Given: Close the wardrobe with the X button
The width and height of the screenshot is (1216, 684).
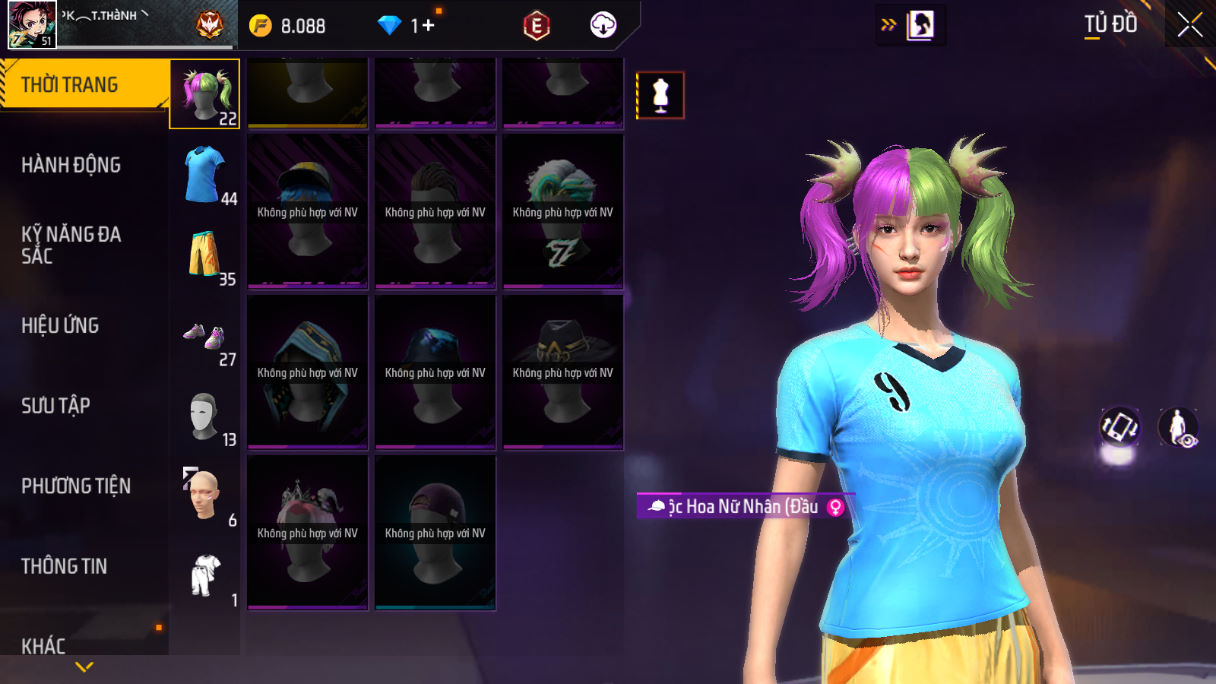Looking at the screenshot, I should click(1189, 25).
